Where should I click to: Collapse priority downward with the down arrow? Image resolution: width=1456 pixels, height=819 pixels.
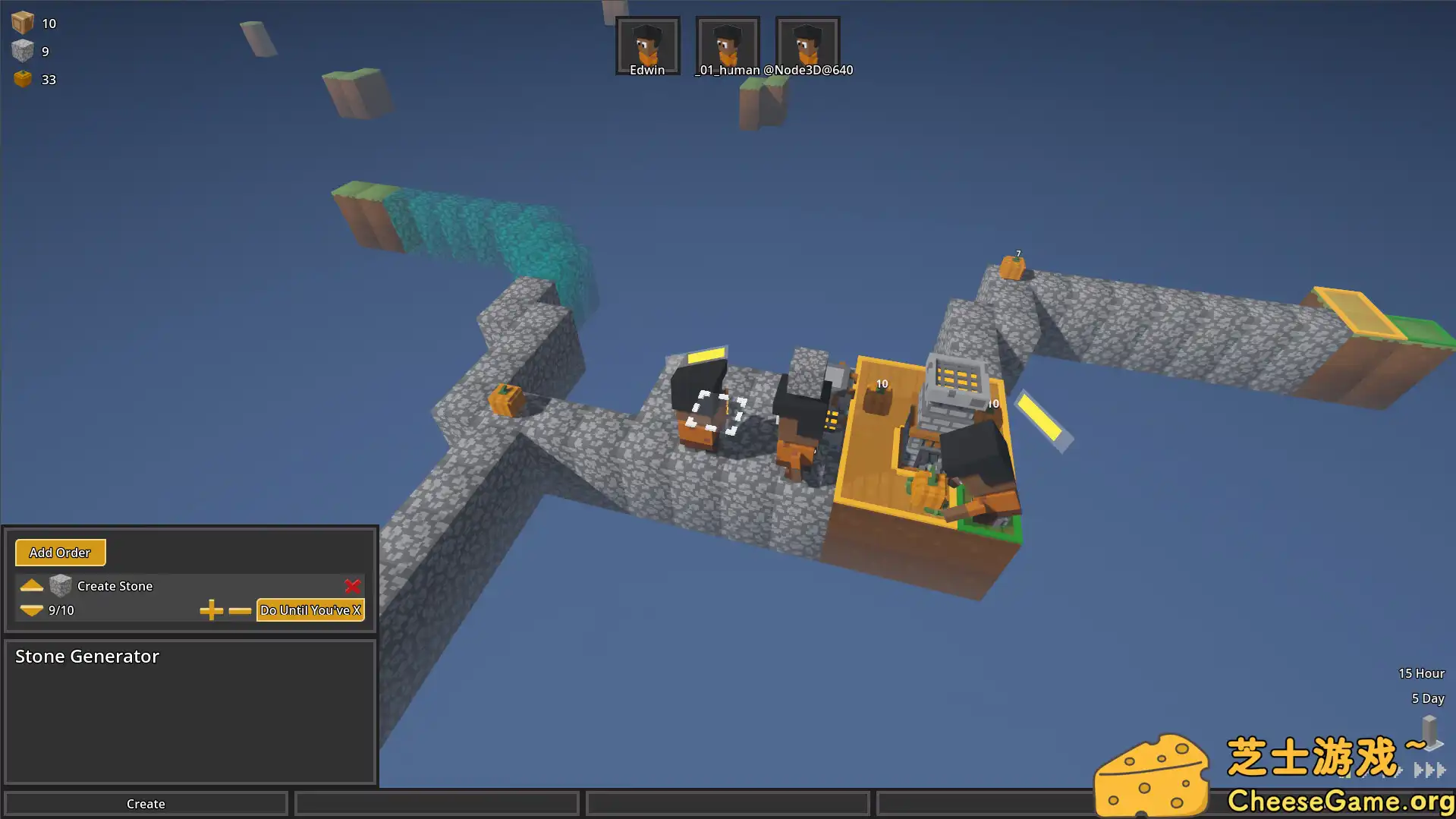tap(31, 610)
